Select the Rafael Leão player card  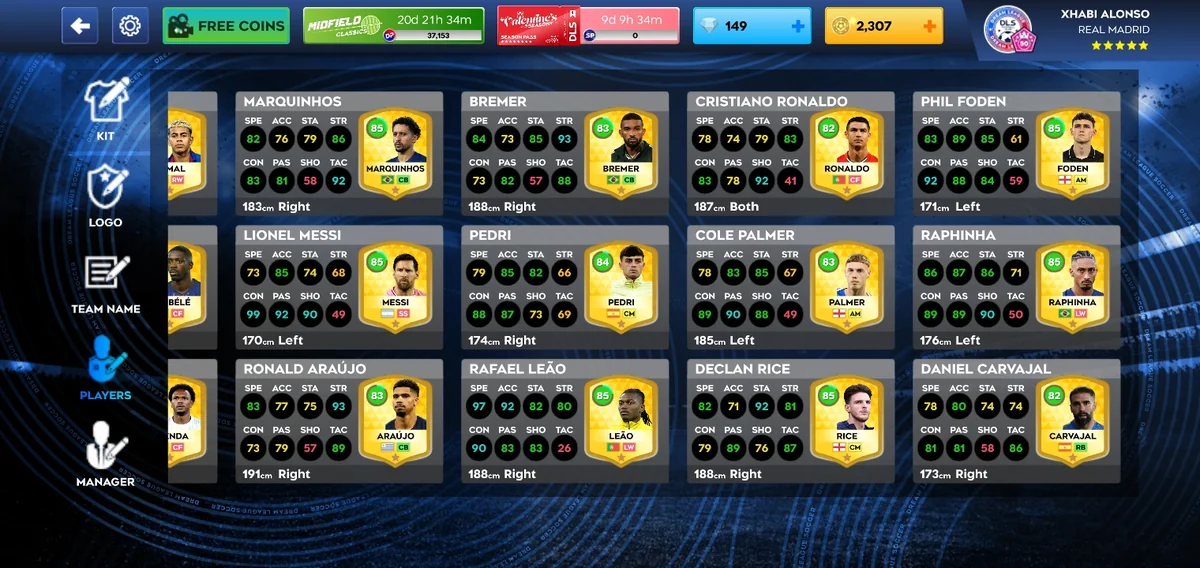click(565, 422)
